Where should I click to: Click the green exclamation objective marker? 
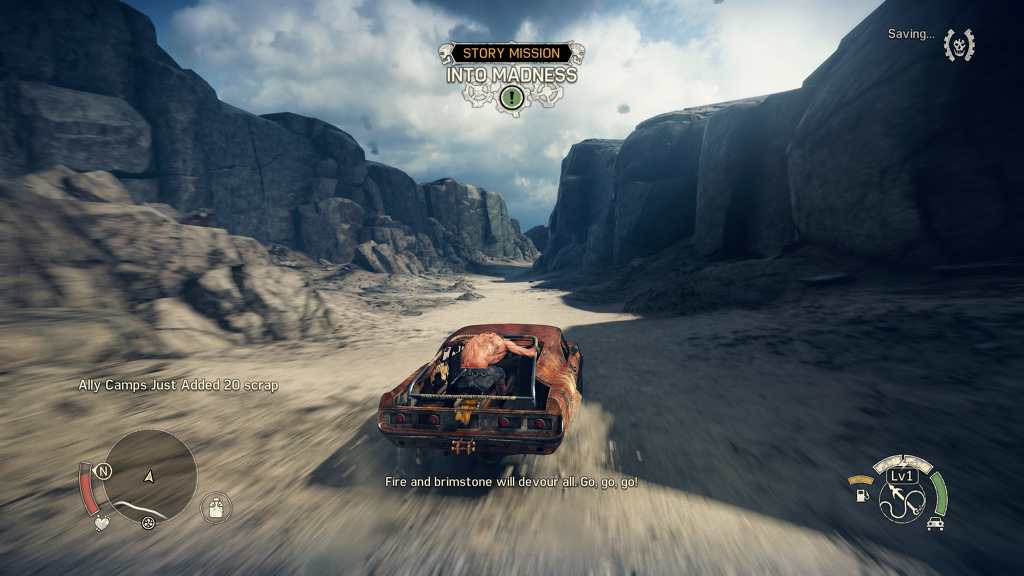pyautogui.click(x=512, y=97)
